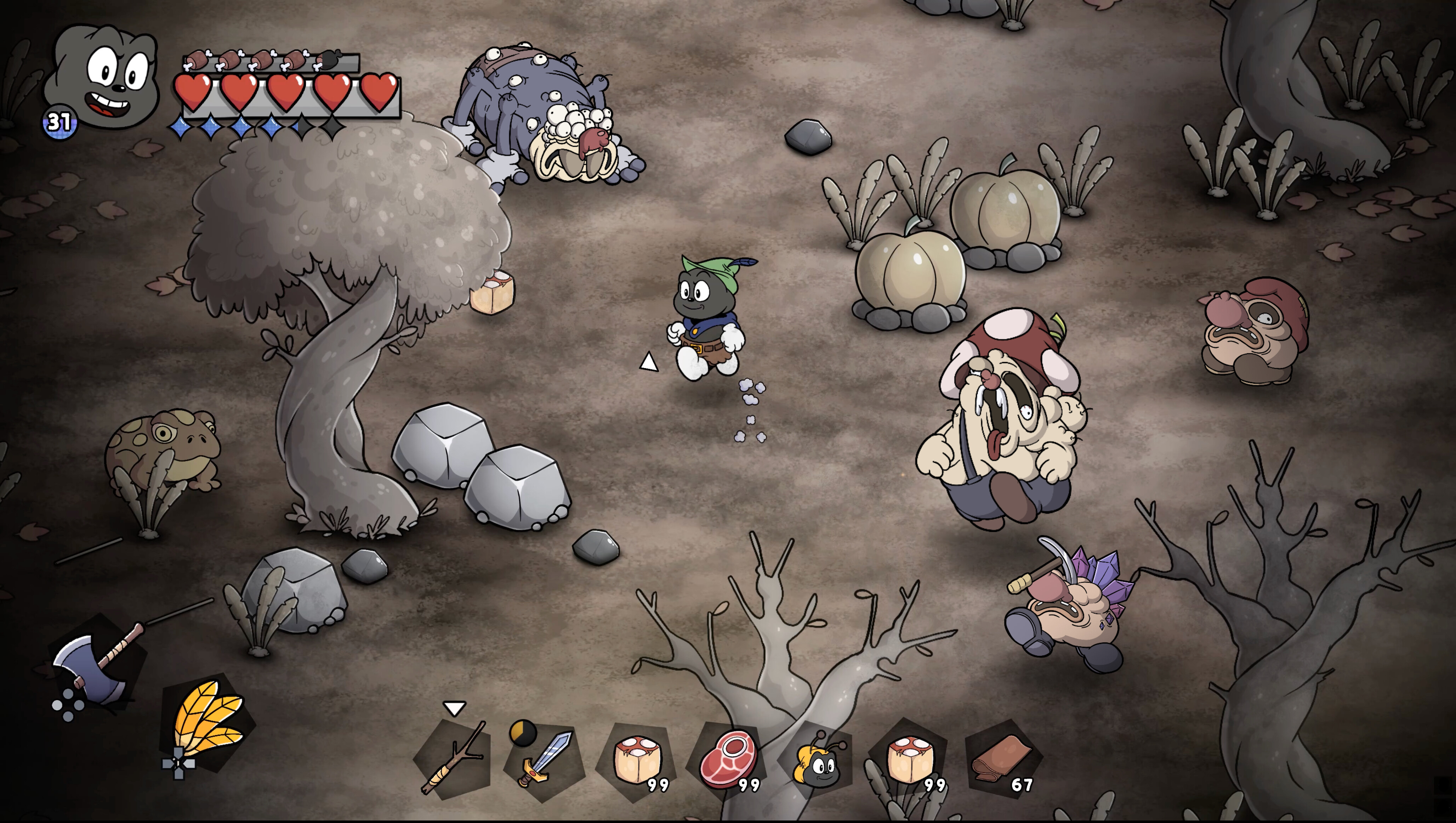
Task: Click the darkened fifth stamina diamond
Action: pos(302,127)
